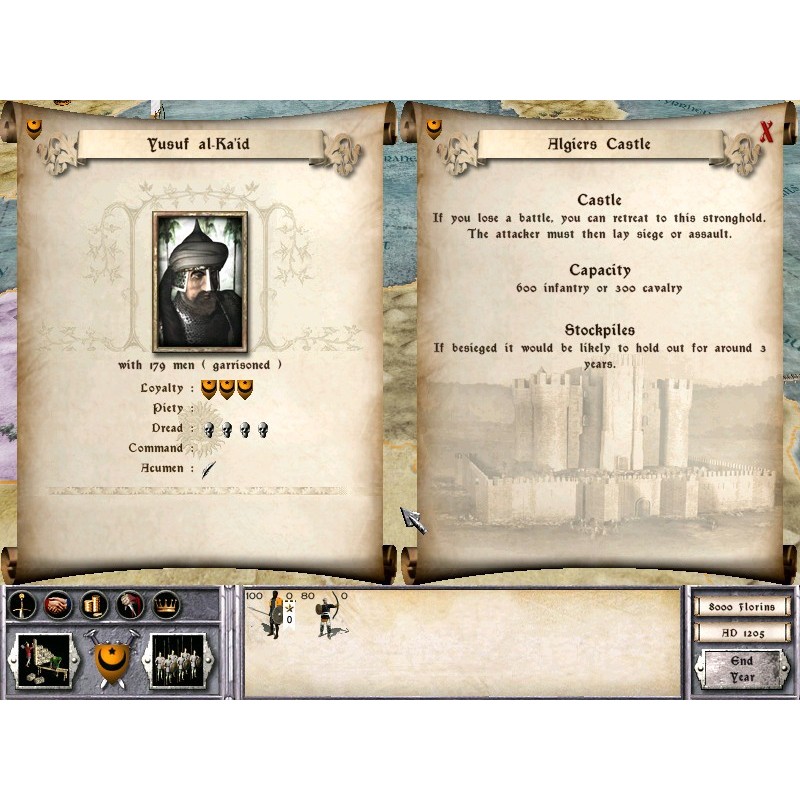Select the spearman unit with shield
Image resolution: width=800 pixels, height=800 pixels.
(x=272, y=616)
